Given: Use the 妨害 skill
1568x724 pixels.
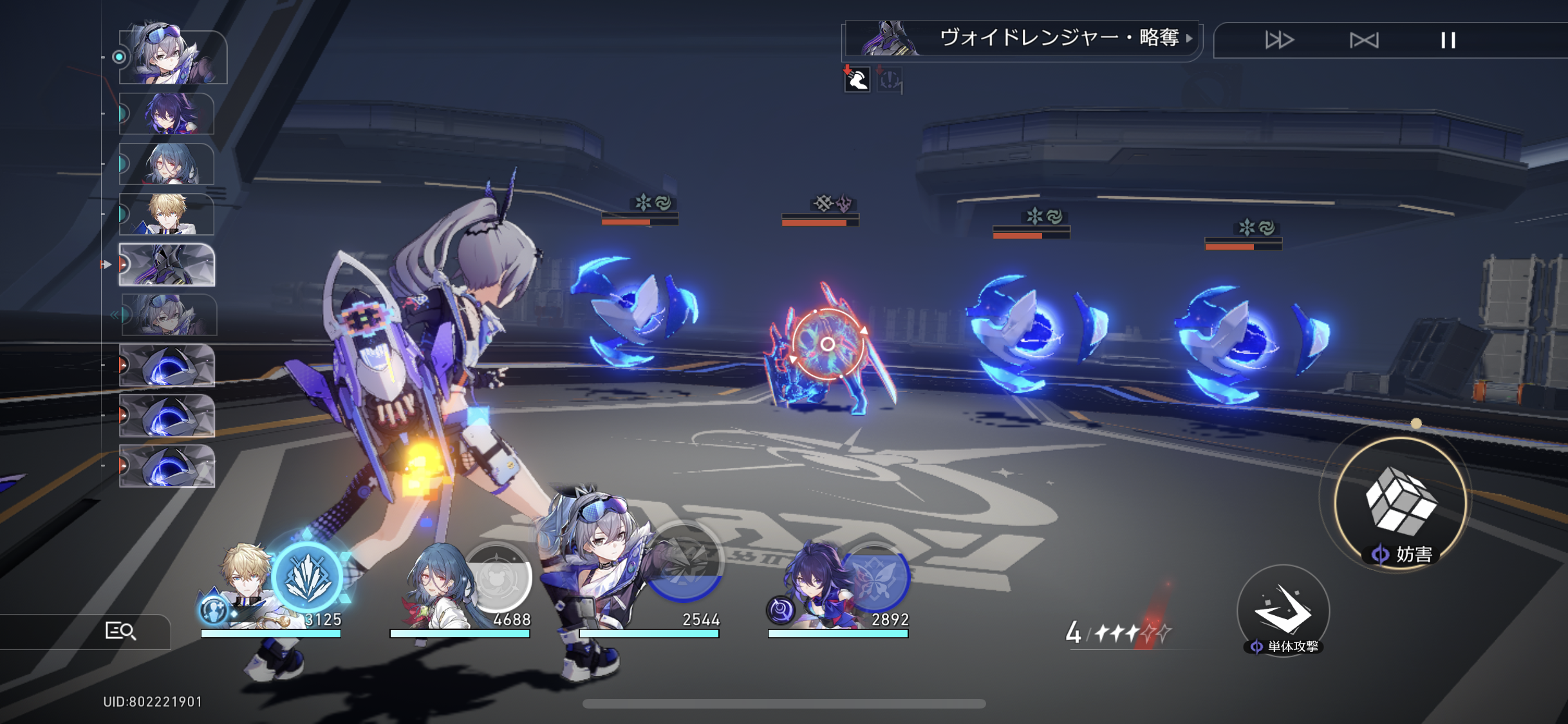Looking at the screenshot, I should coord(1400,504).
